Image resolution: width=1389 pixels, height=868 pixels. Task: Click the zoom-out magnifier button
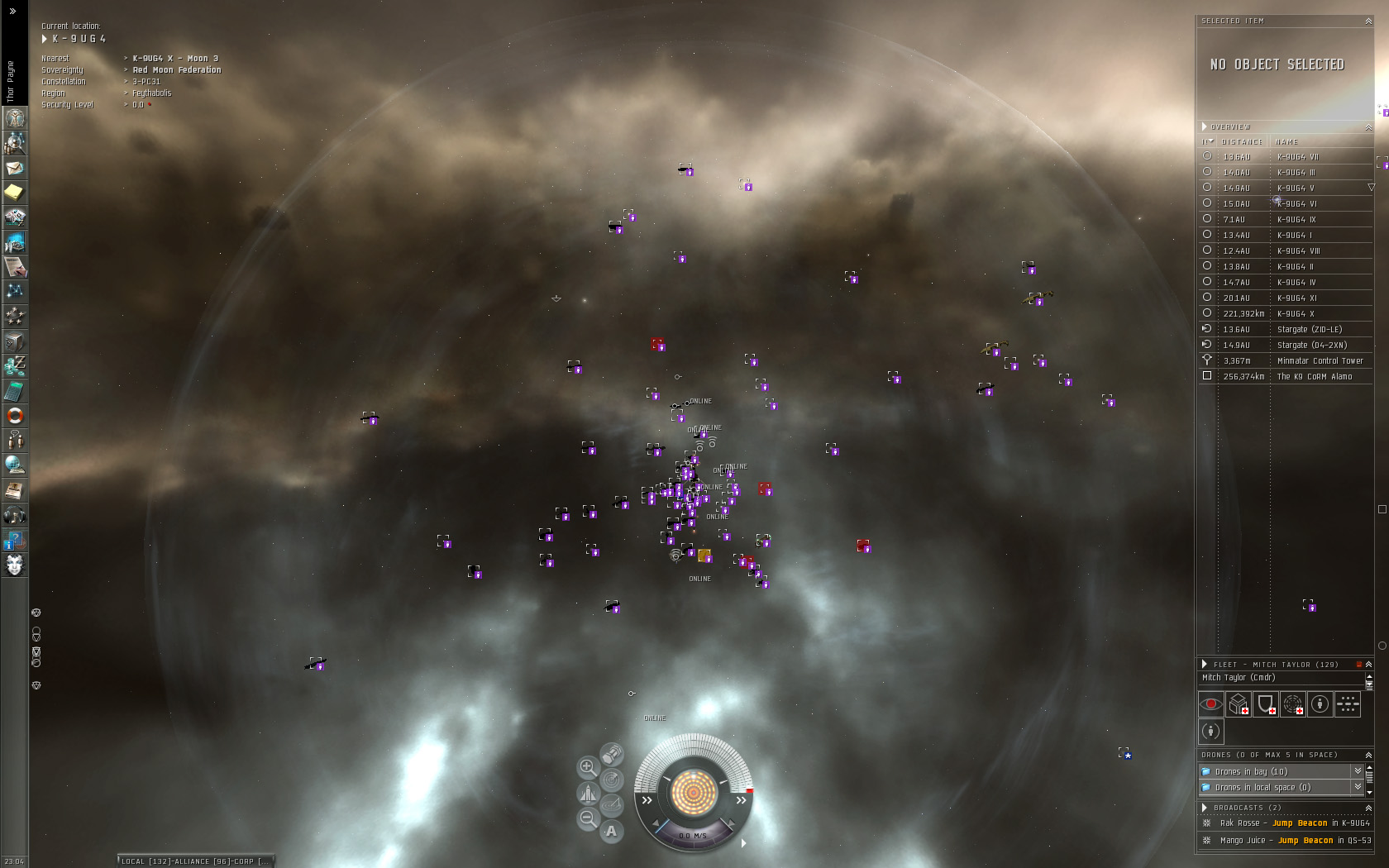click(587, 818)
